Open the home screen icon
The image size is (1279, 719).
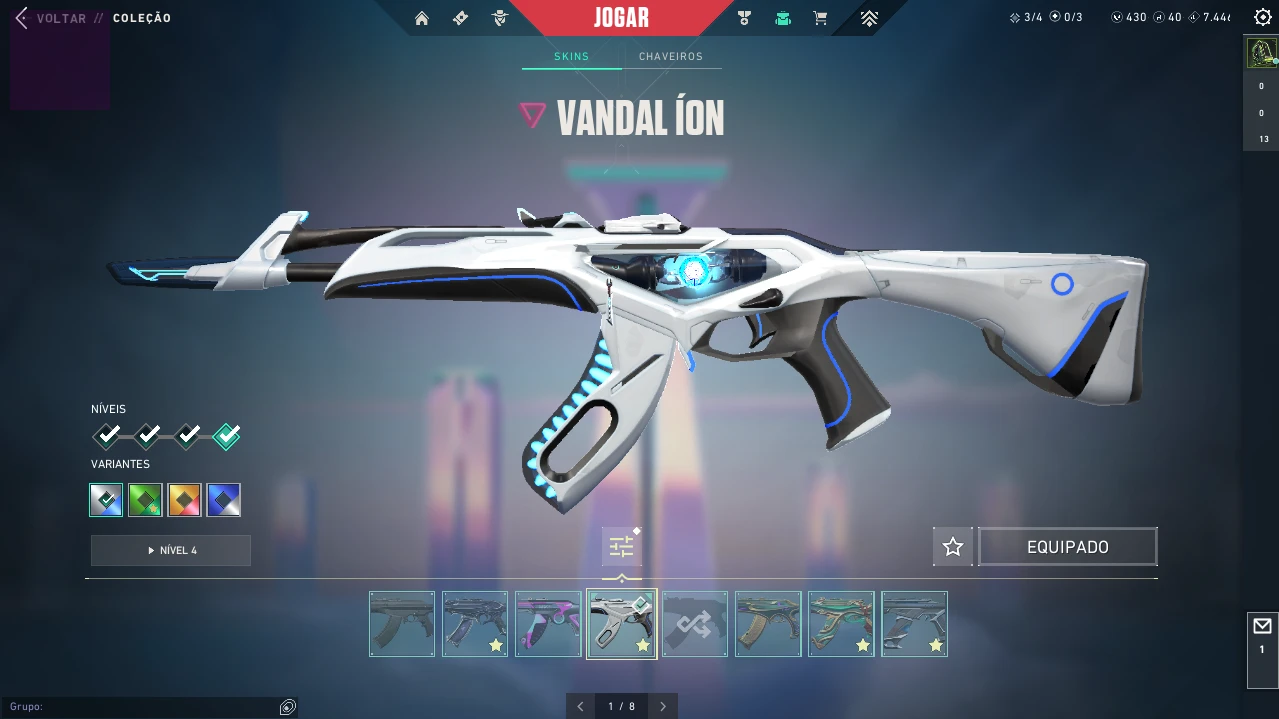422,18
